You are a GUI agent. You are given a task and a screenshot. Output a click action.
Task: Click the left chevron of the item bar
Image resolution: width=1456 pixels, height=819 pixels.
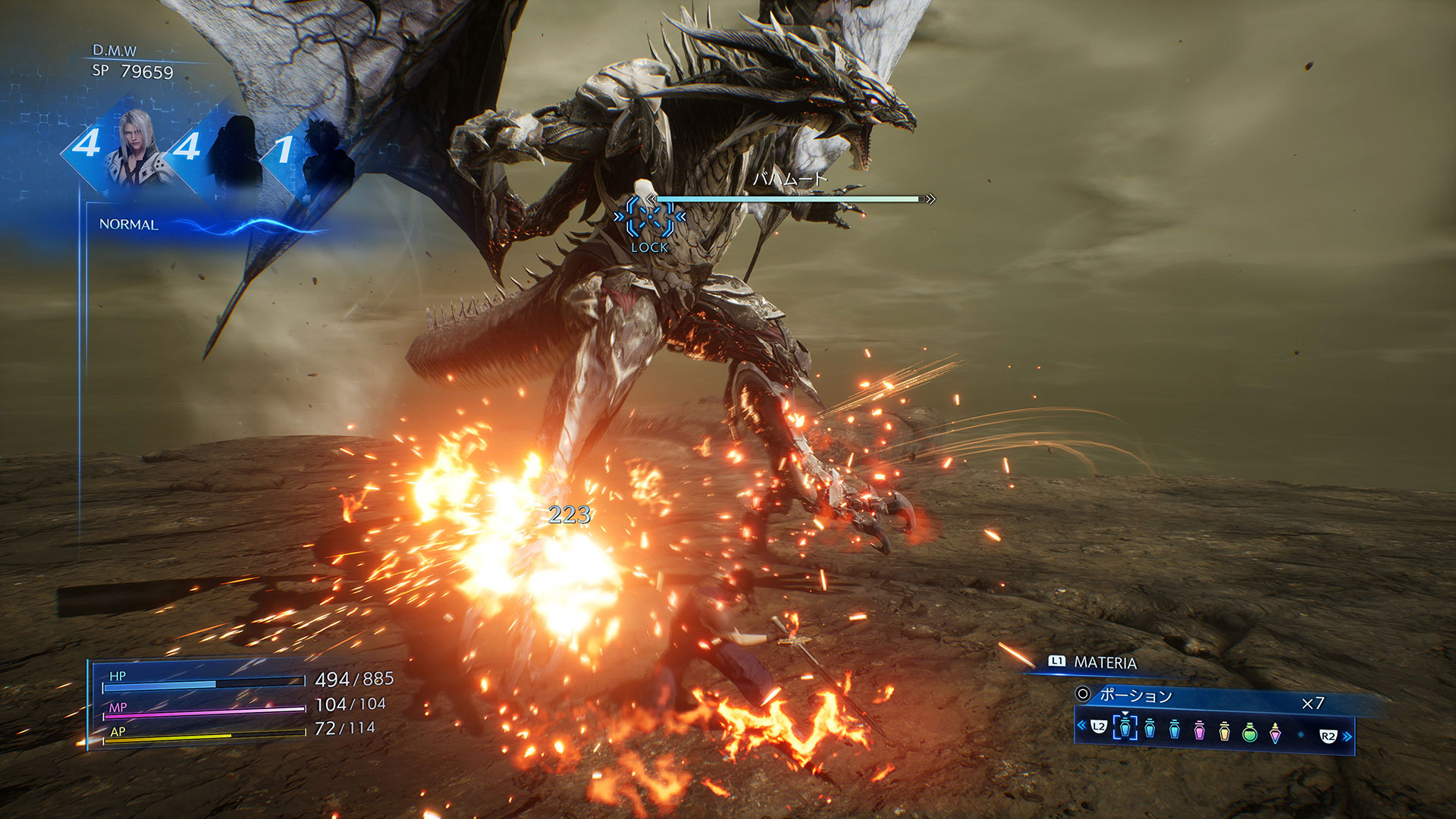pos(1081,726)
